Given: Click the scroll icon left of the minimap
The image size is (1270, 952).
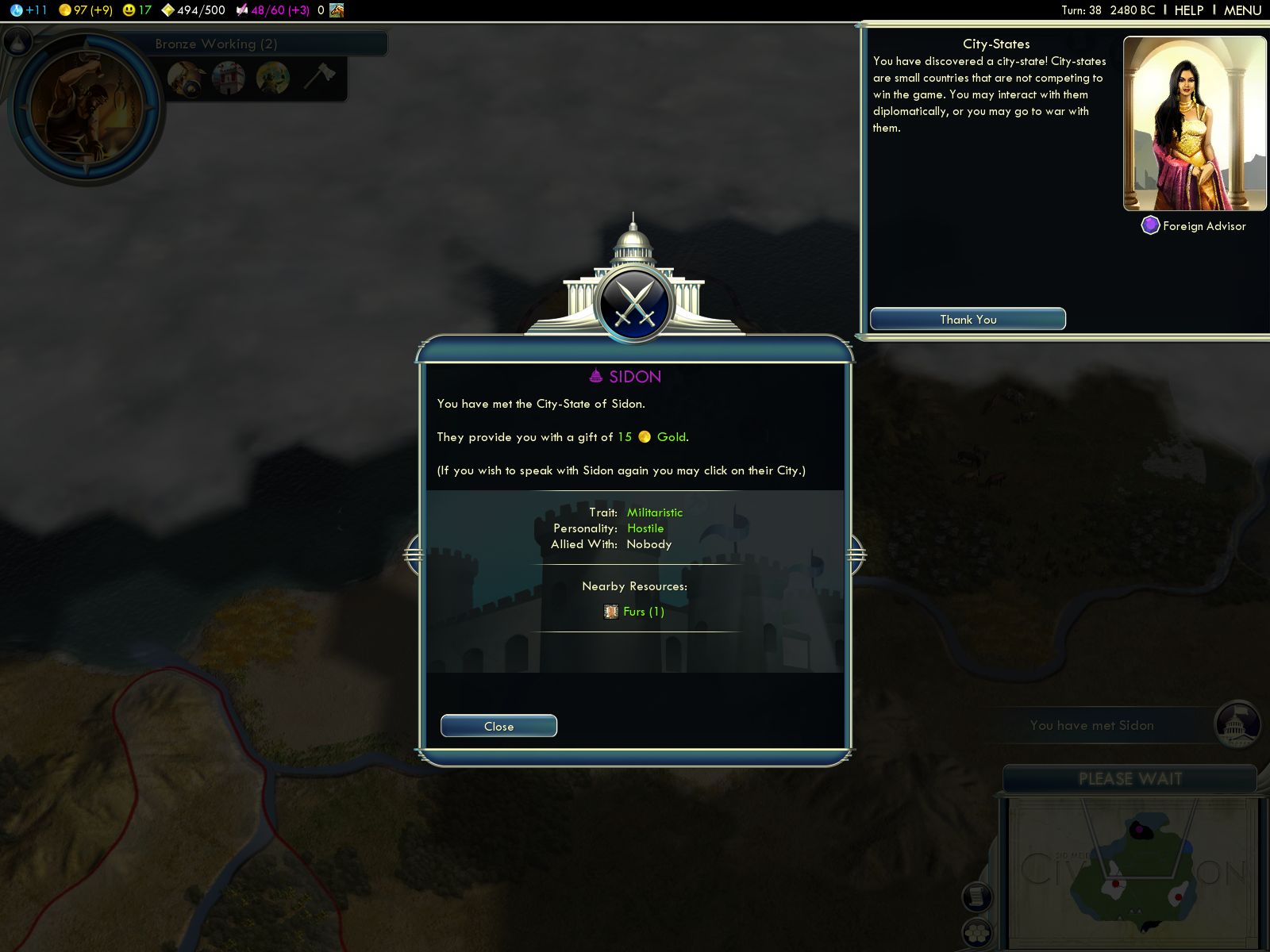Looking at the screenshot, I should [977, 896].
